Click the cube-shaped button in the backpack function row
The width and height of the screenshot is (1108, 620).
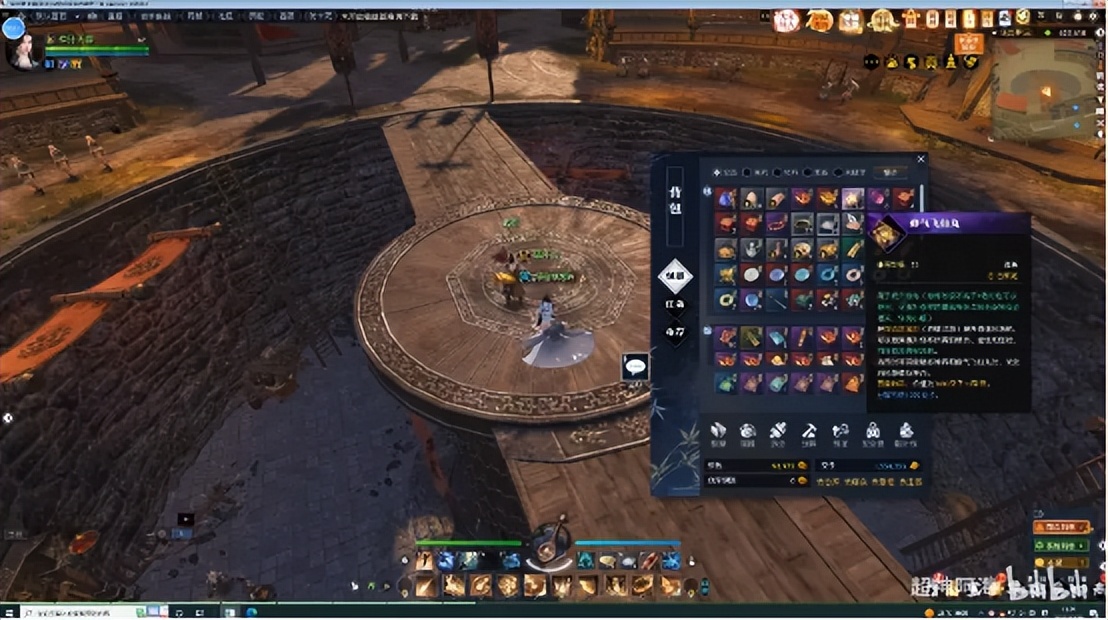pyautogui.click(x=718, y=432)
